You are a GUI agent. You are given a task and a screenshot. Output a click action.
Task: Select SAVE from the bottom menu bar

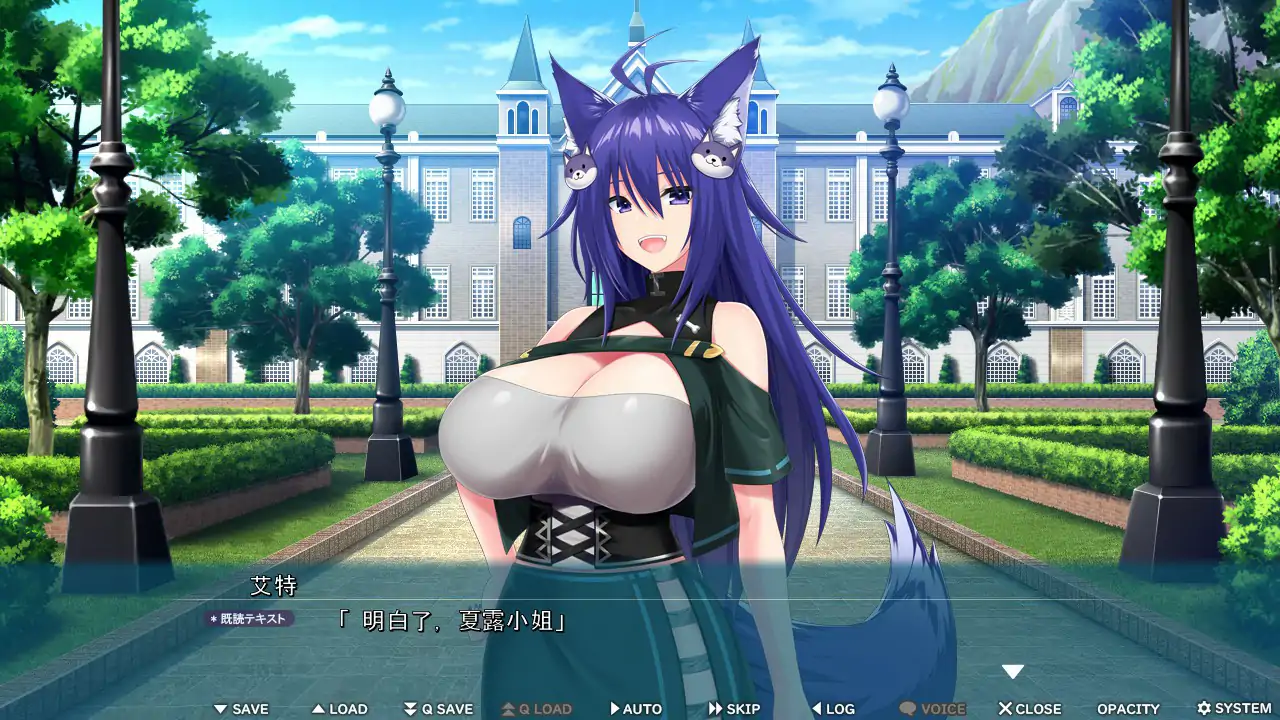[x=241, y=708]
